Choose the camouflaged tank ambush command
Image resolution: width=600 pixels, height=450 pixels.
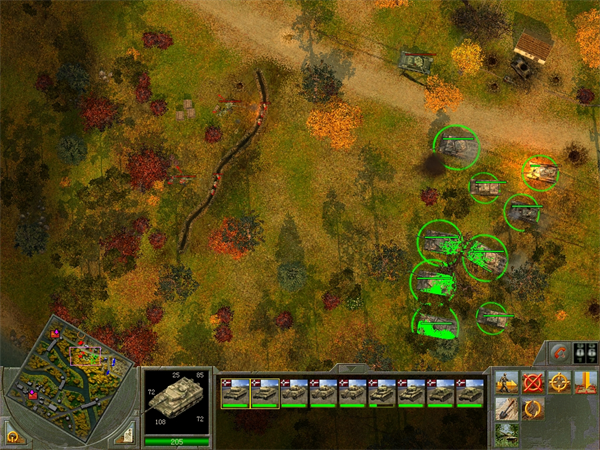coord(507,433)
